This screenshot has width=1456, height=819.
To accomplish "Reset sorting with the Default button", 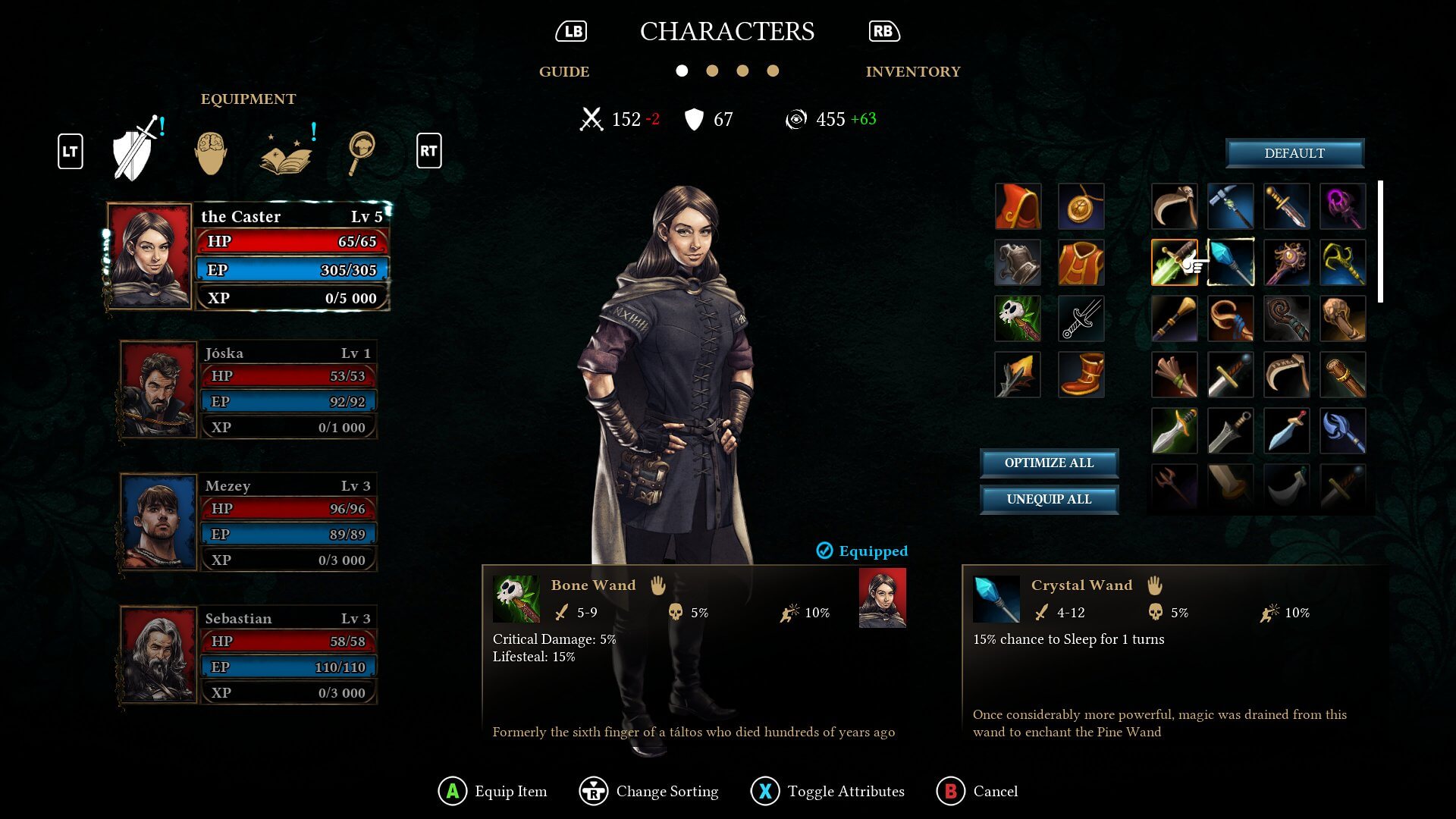I will (x=1295, y=153).
